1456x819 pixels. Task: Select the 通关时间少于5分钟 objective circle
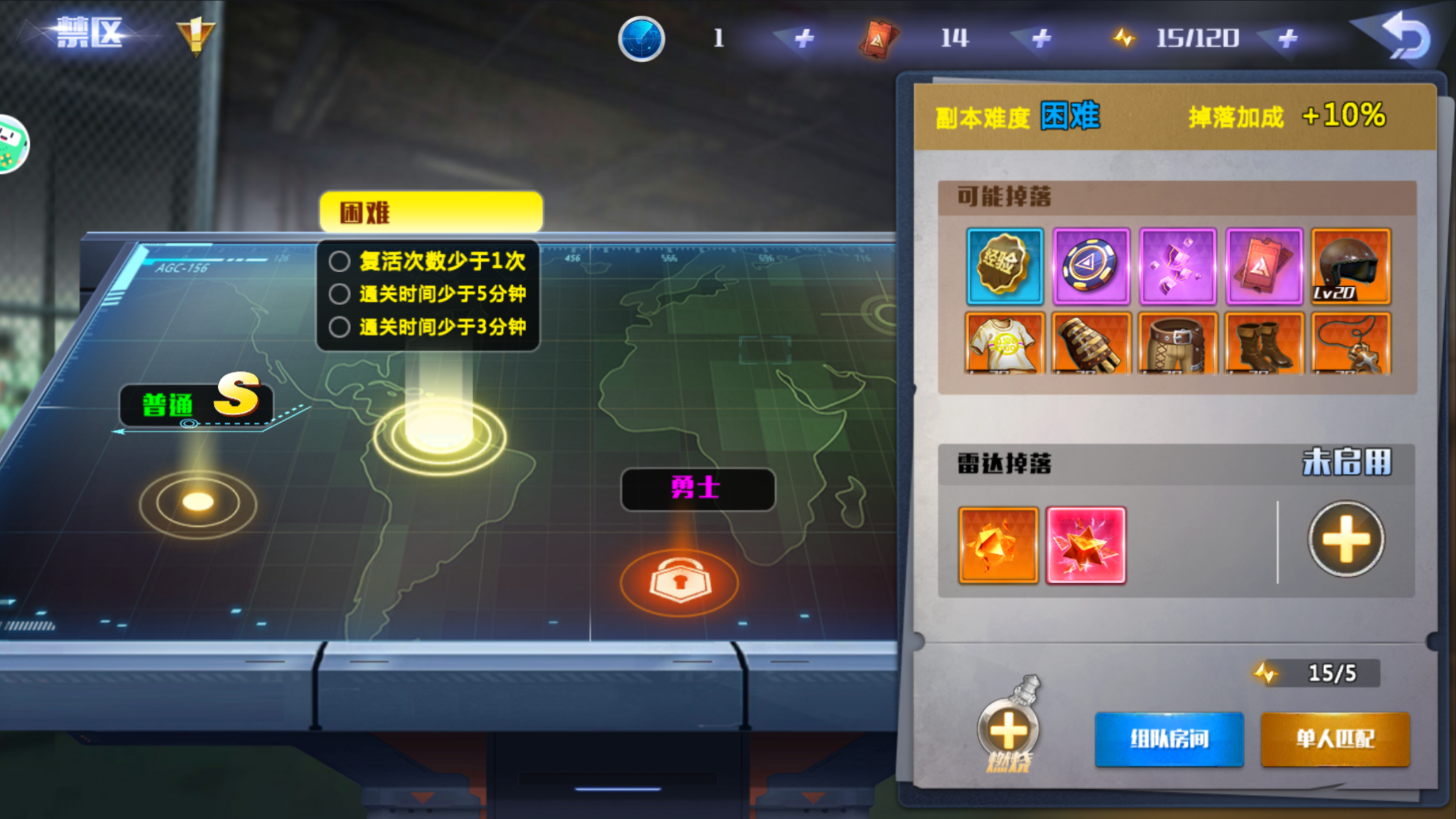point(340,294)
